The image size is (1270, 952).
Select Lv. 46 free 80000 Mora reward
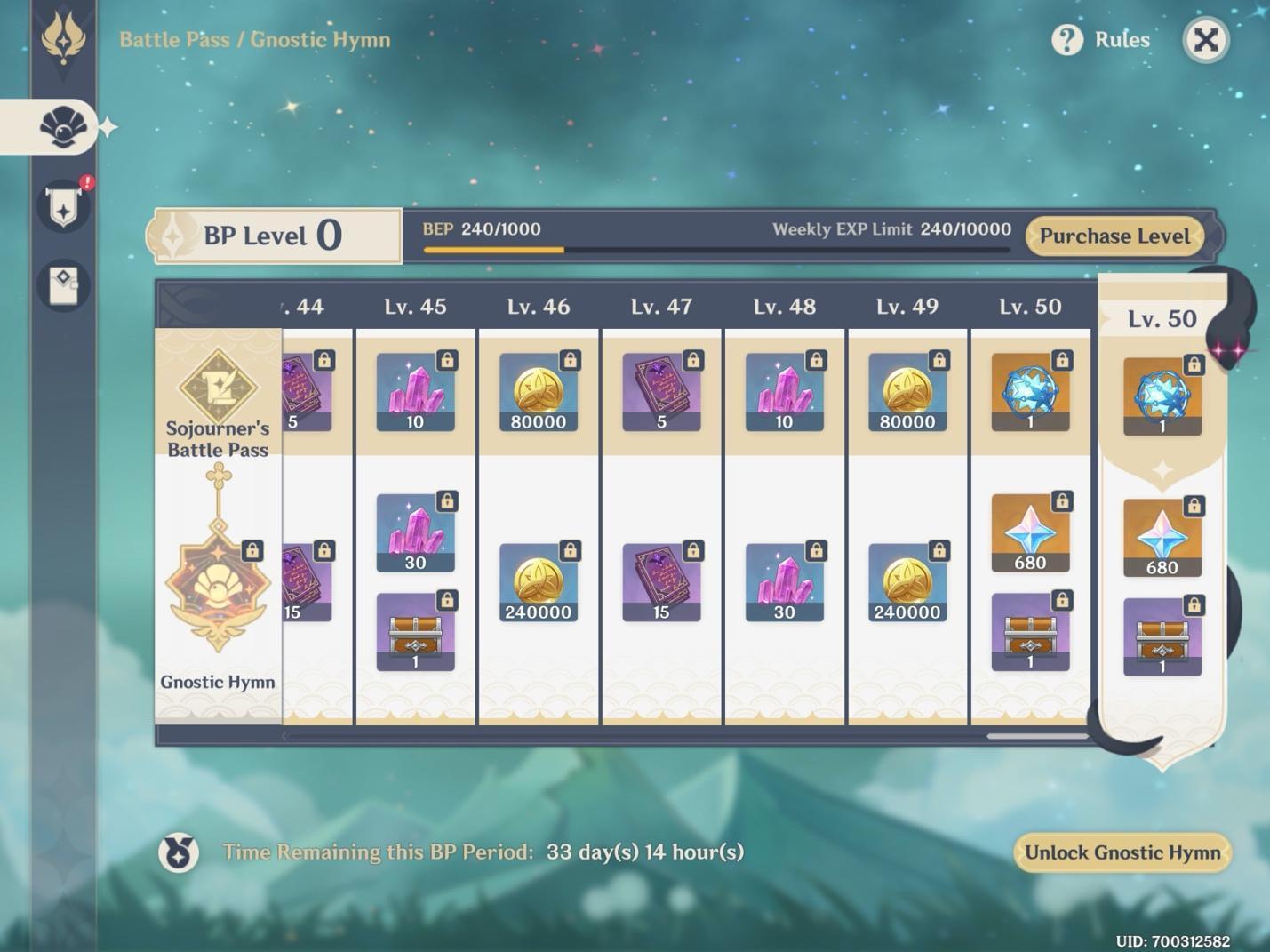tap(538, 392)
